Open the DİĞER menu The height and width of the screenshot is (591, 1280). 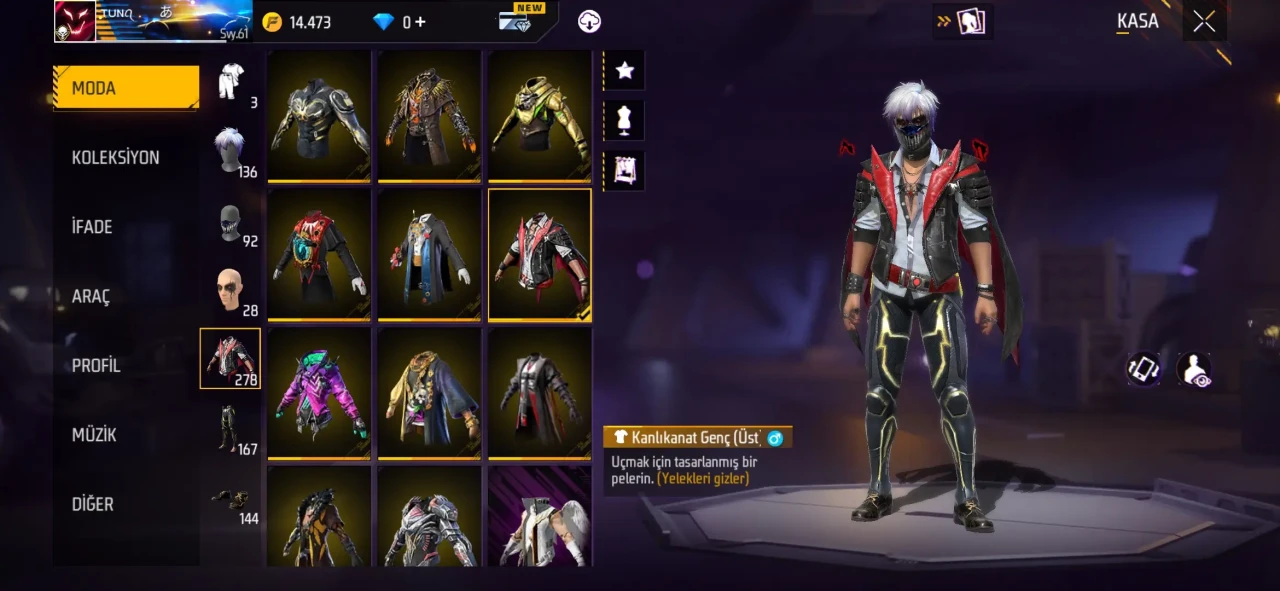click(x=93, y=504)
